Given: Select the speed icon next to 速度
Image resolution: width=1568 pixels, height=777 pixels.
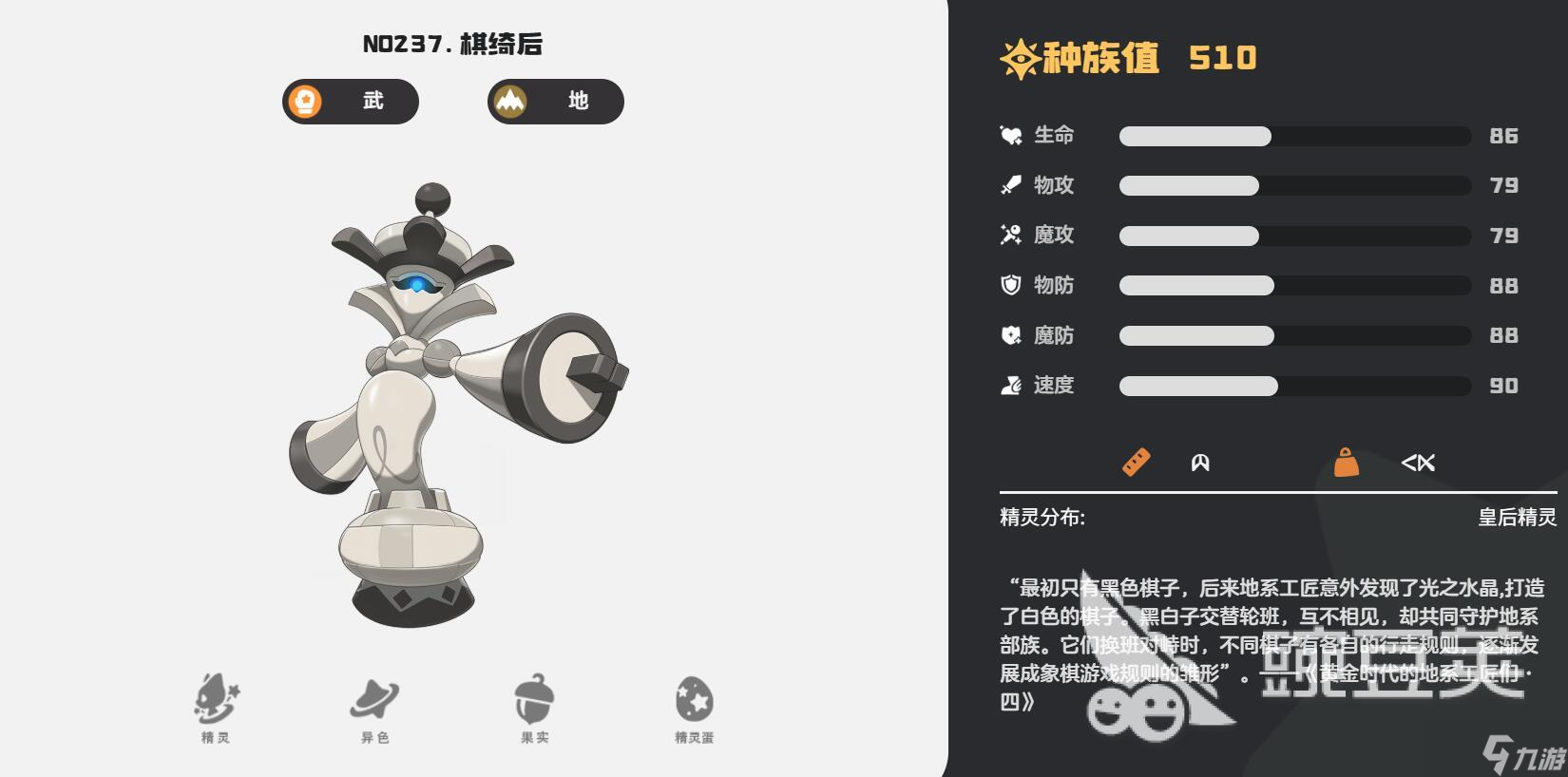Looking at the screenshot, I should coord(1009,386).
